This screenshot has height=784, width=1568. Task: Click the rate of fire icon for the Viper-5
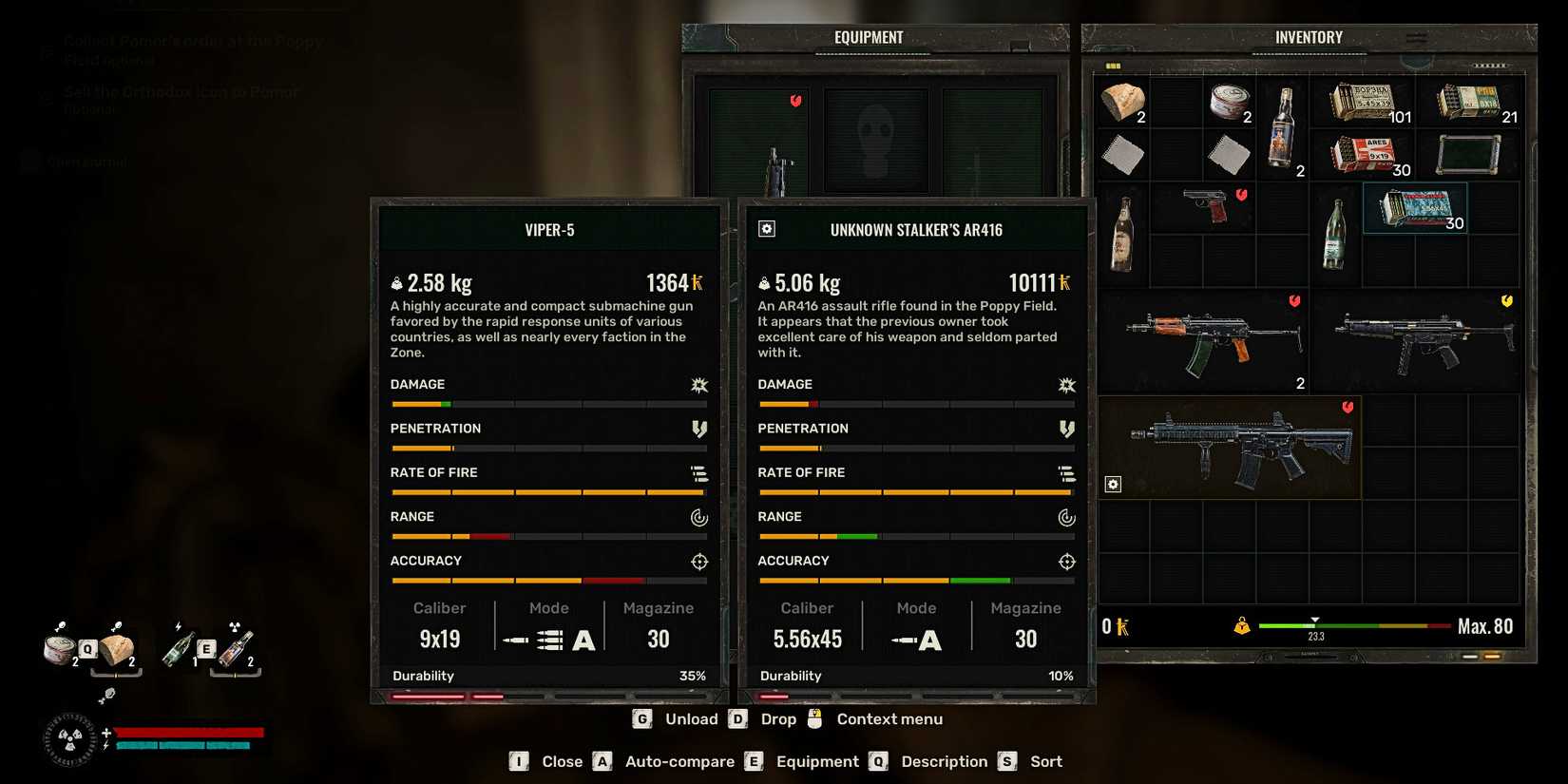tap(700, 472)
